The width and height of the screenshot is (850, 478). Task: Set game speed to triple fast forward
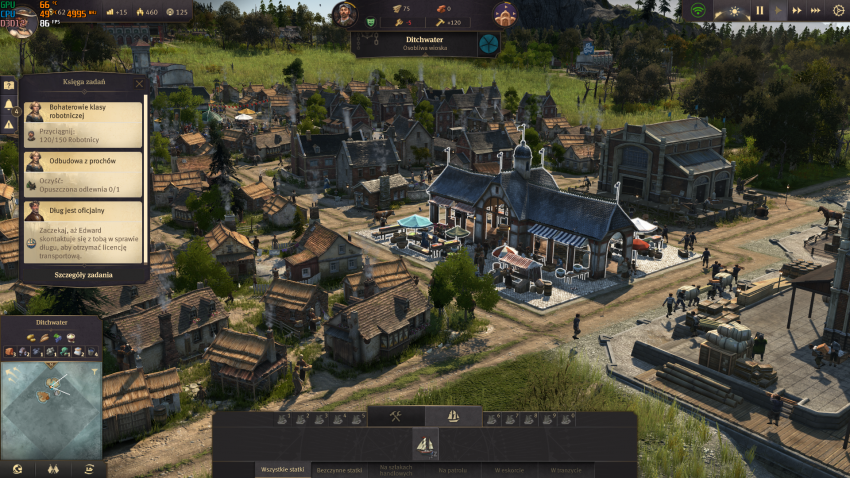[815, 11]
